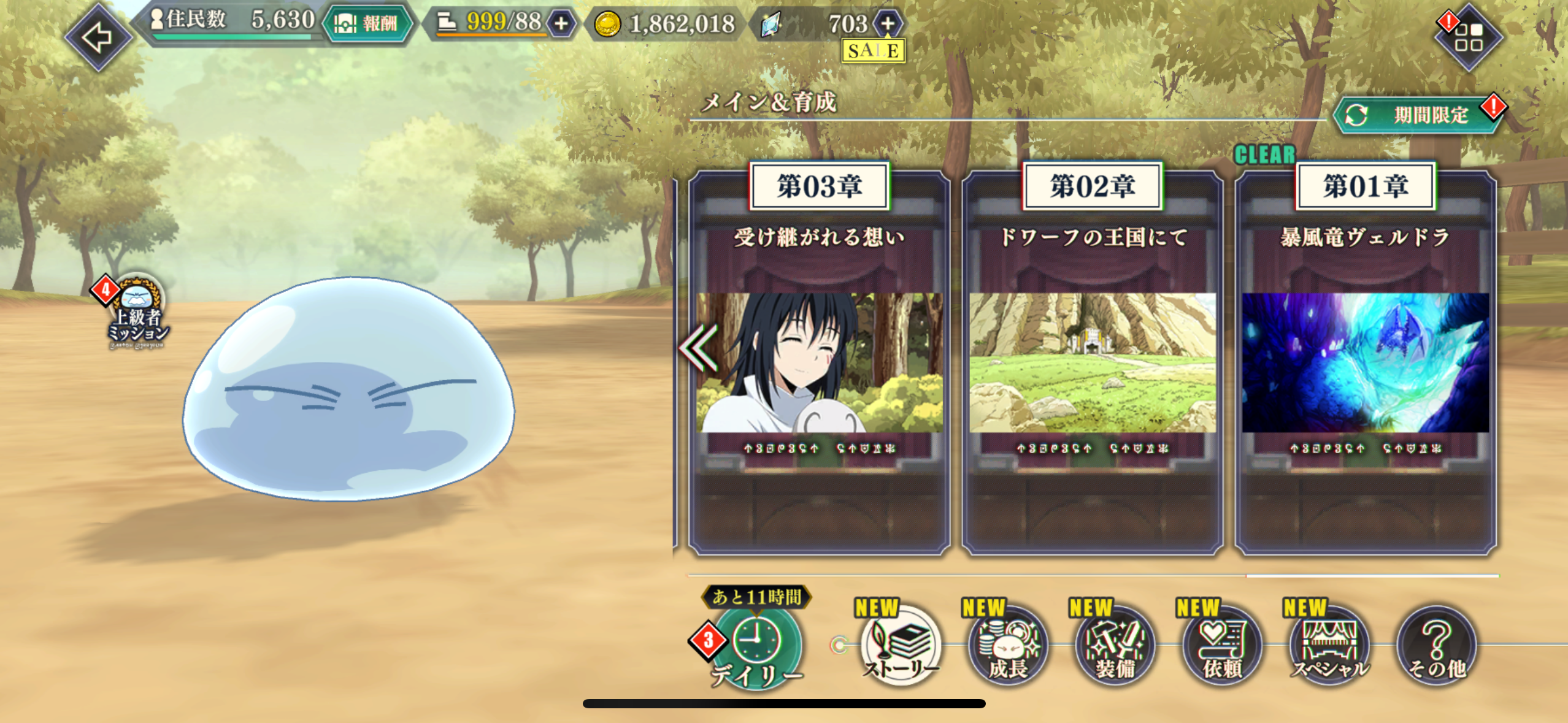Buy crystals via the plus button
Image resolution: width=1568 pixels, height=723 pixels.
pos(887,24)
